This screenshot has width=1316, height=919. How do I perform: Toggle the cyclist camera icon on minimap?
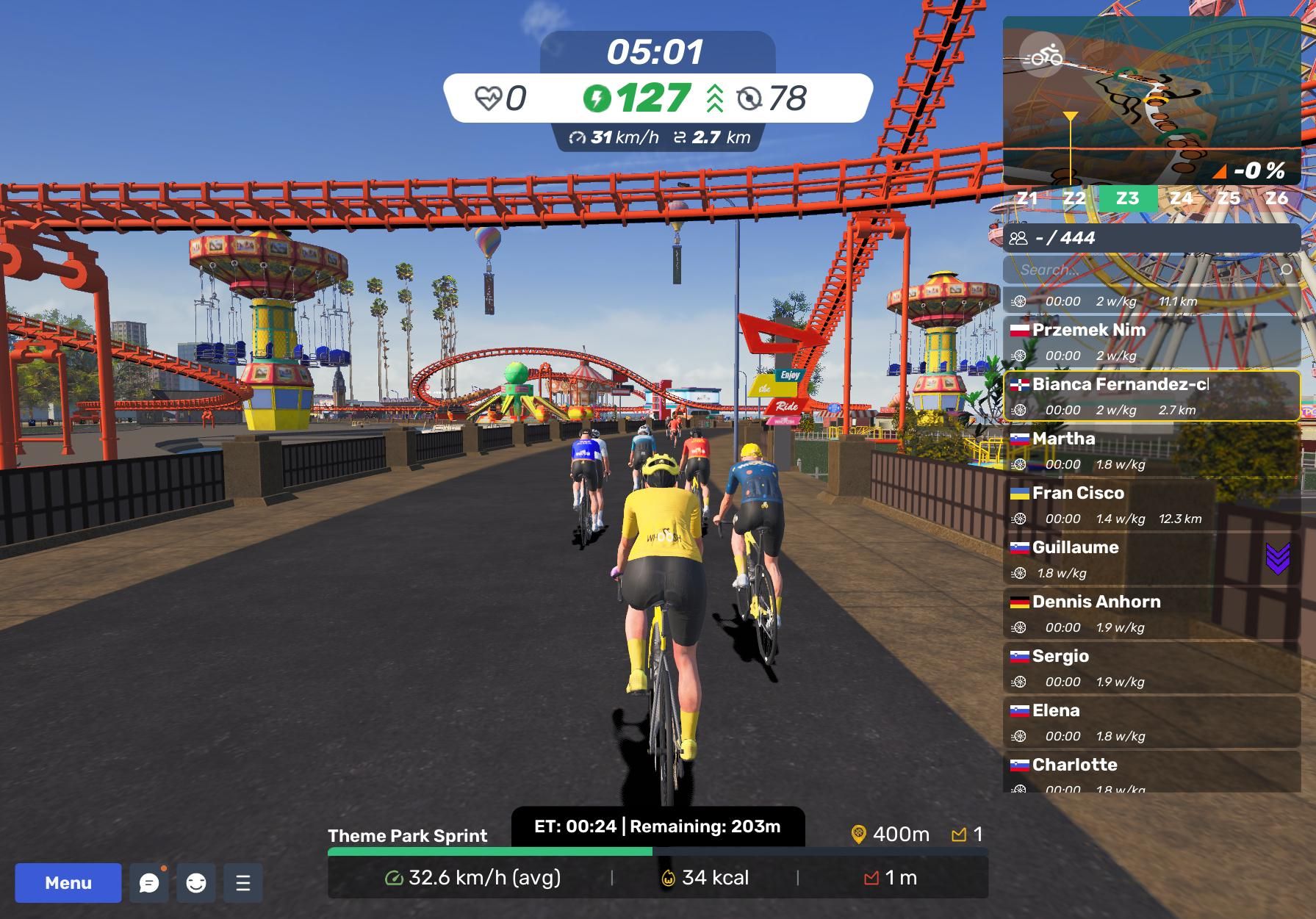point(1042,55)
